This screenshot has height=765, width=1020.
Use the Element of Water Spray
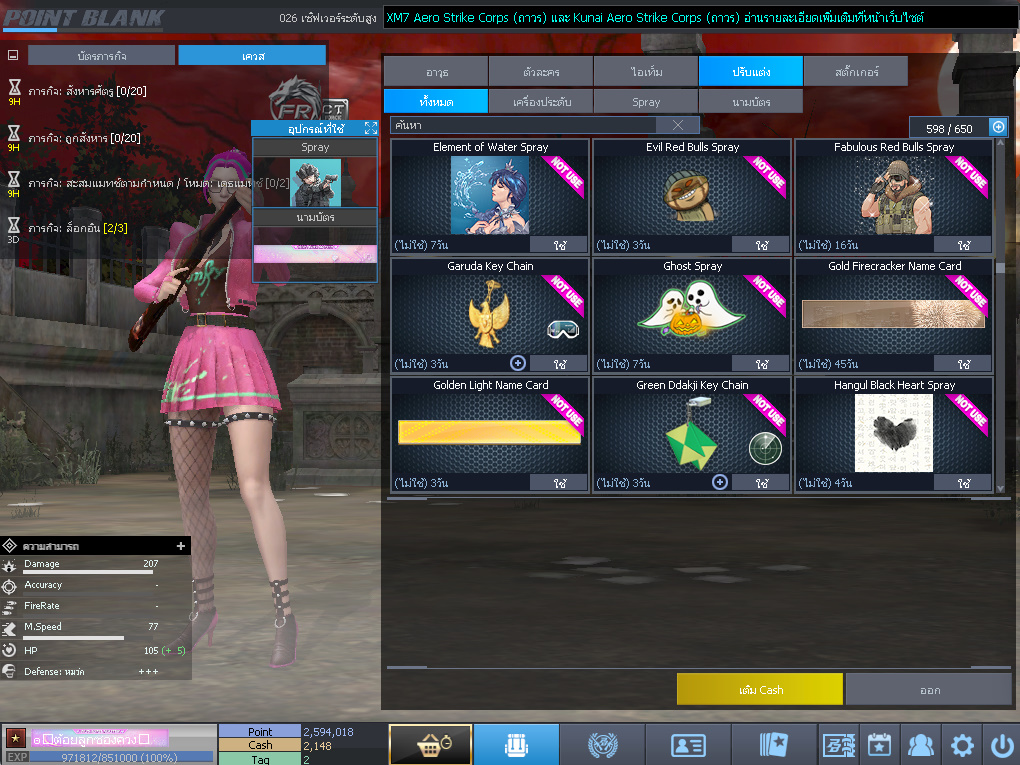(x=558, y=245)
